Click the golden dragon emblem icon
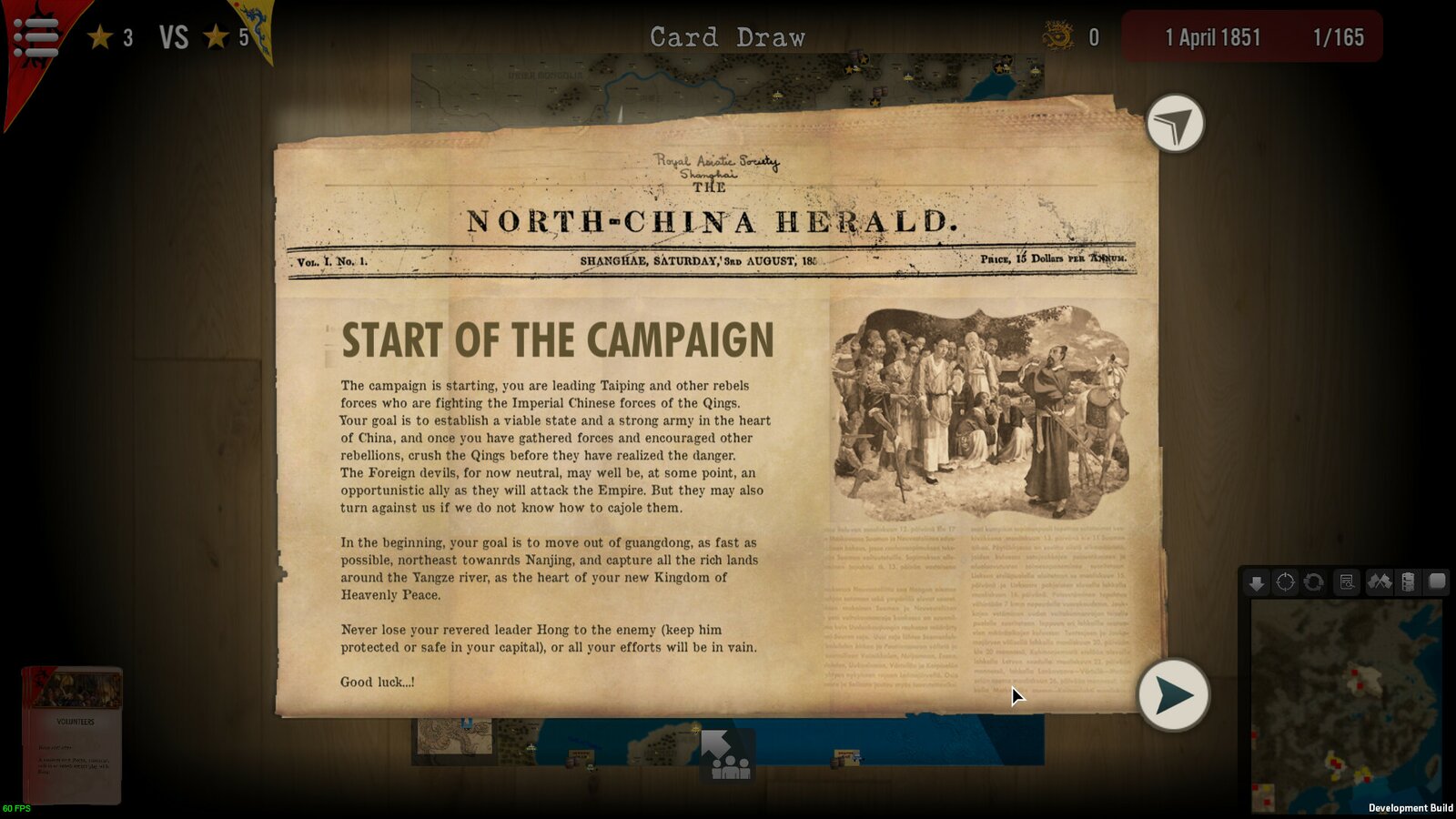Image resolution: width=1456 pixels, height=819 pixels. pos(1057,37)
